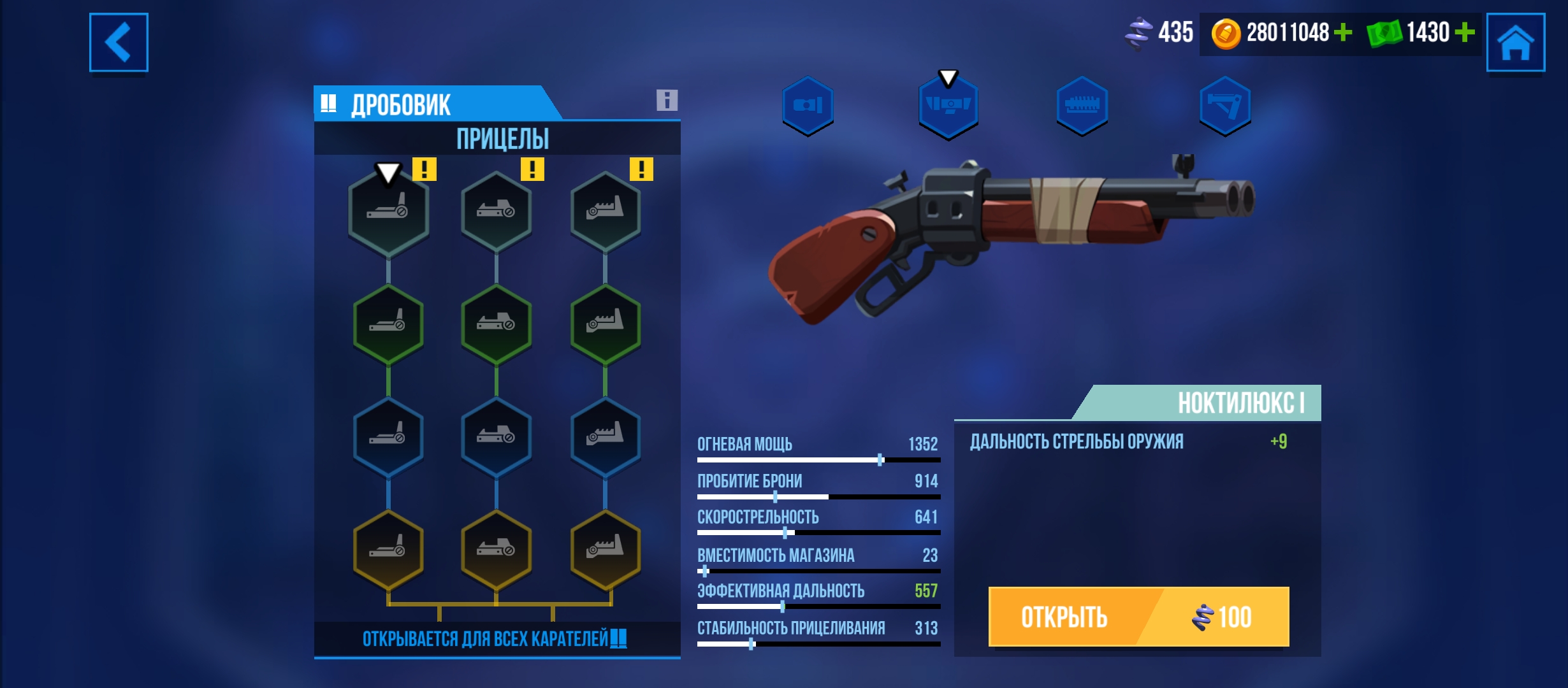Choose the green-bordered boxy sight upgrade
1568x688 pixels.
[x=496, y=324]
